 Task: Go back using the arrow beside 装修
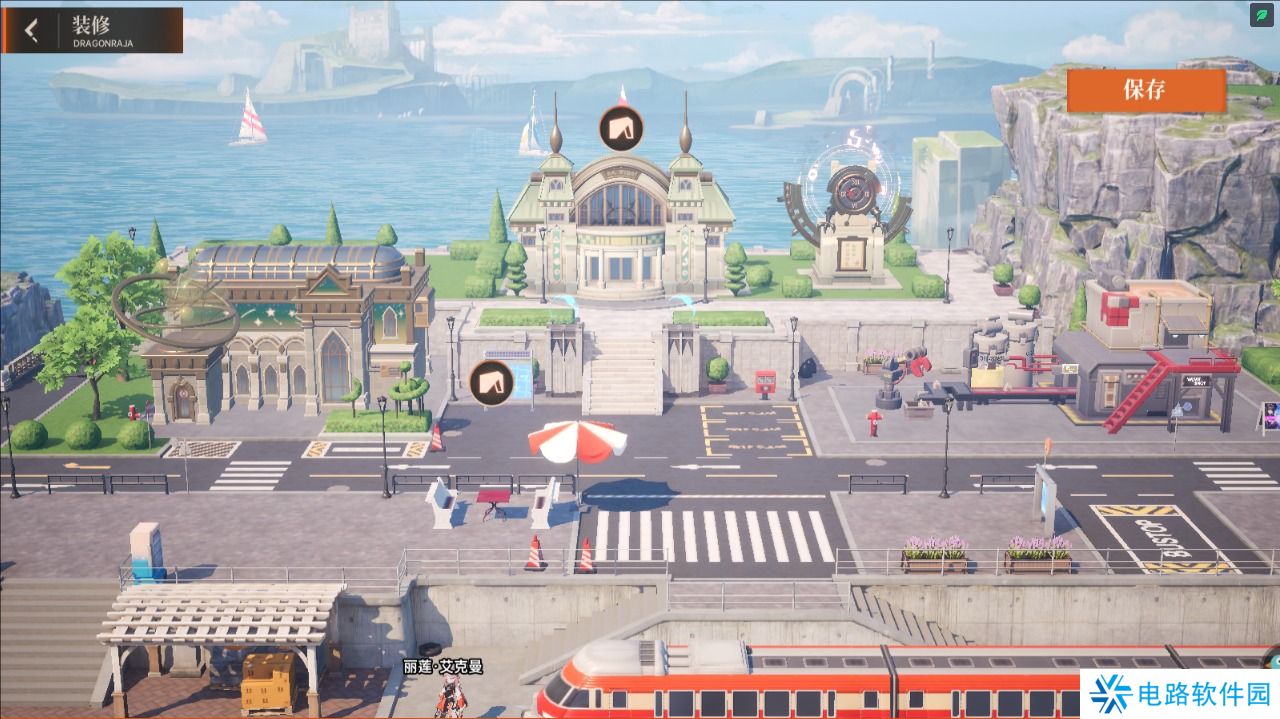pyautogui.click(x=32, y=30)
